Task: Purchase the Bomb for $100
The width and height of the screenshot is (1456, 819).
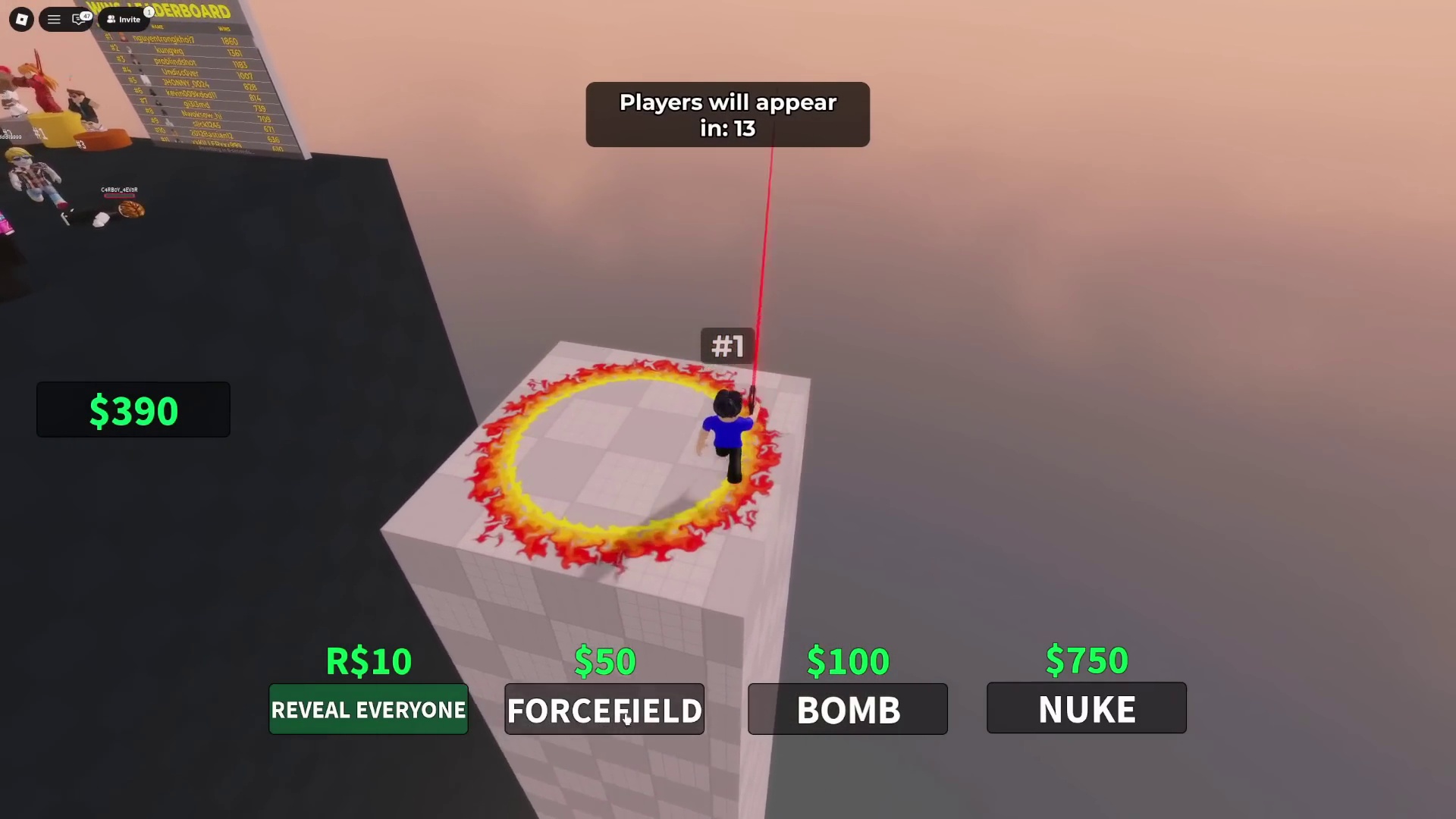Action: pyautogui.click(x=847, y=709)
